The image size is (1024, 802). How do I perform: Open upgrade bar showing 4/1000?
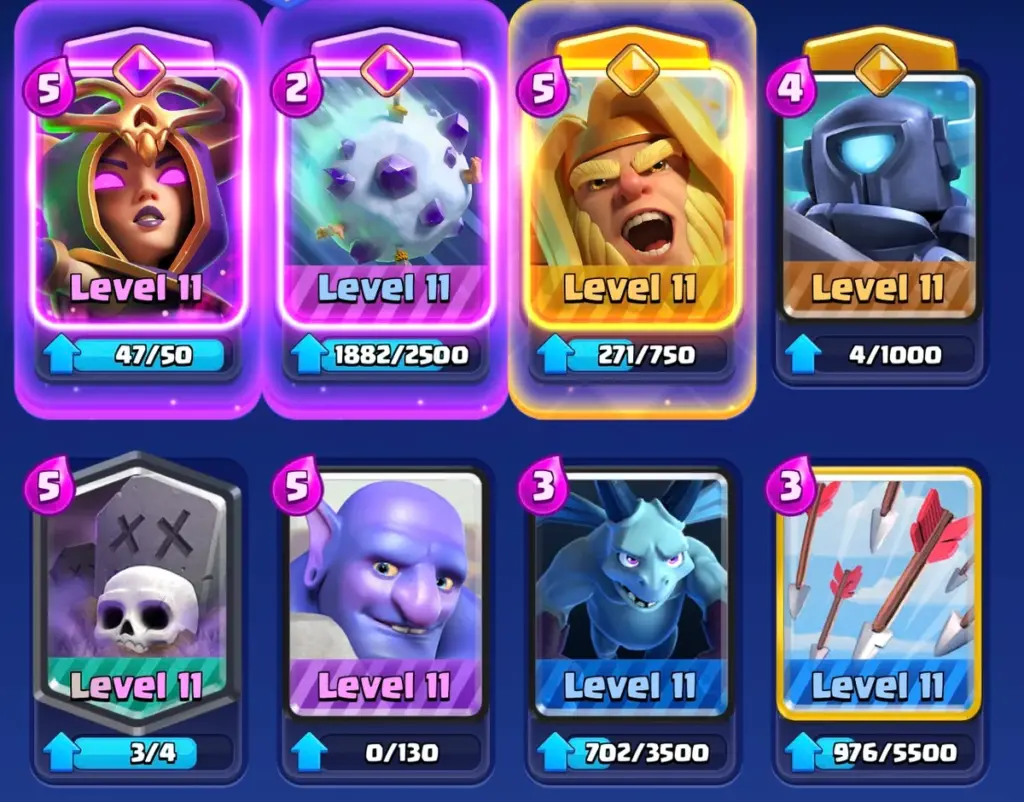click(x=879, y=354)
